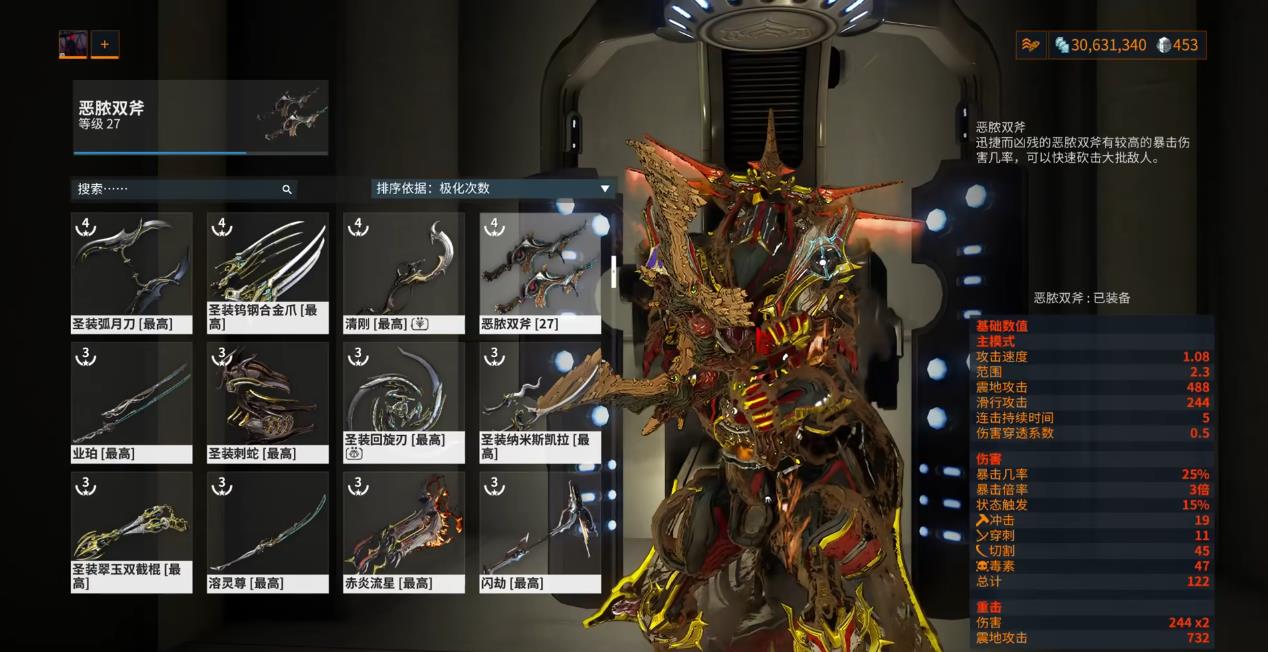
Task: Click the credits balance 30,631,340
Action: (1100, 45)
